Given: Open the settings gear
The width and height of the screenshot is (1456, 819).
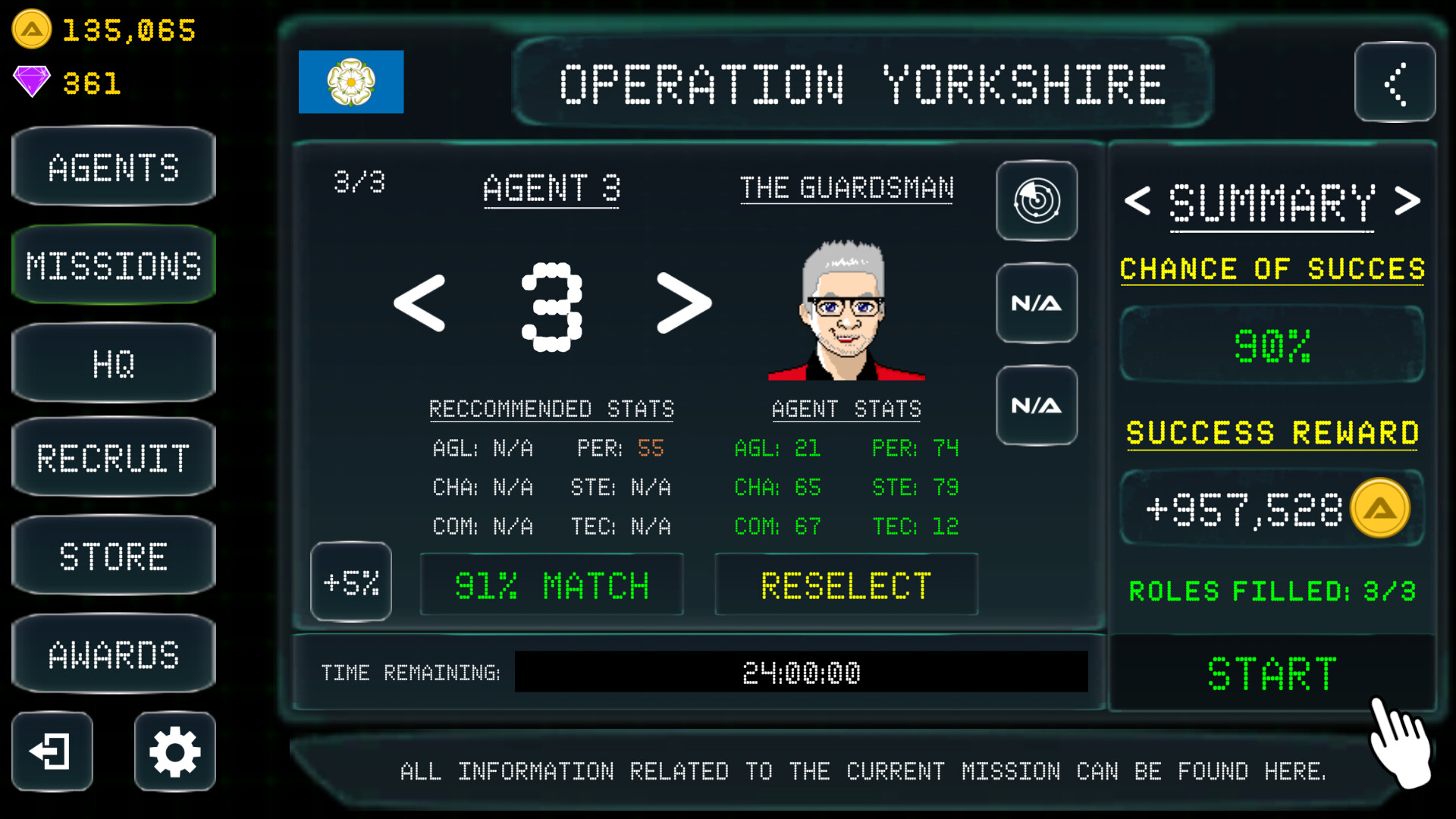Looking at the screenshot, I should pos(174,752).
